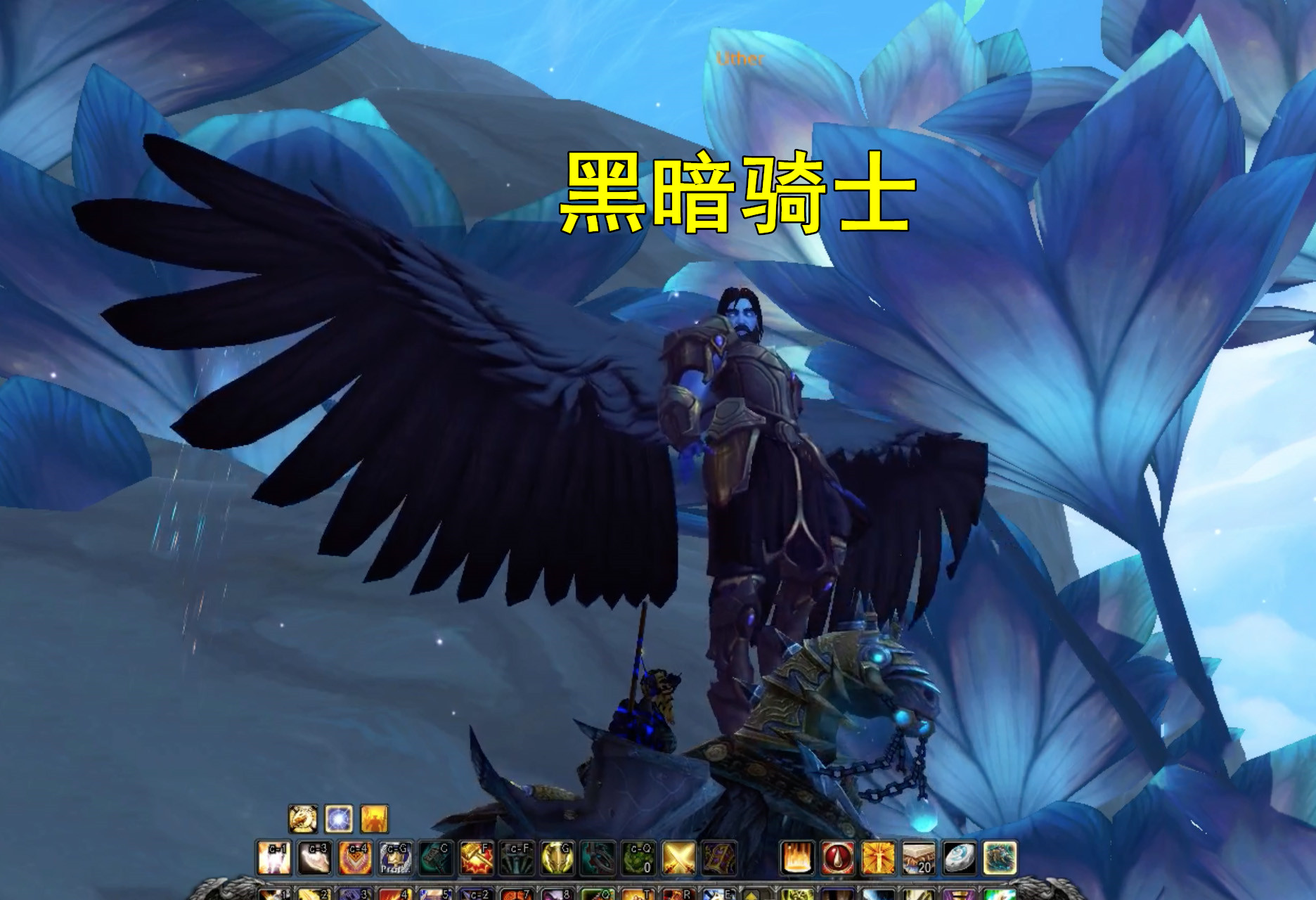Click the golden cross holy spell icon
Viewport: 1316px width, 900px height.
coord(879,857)
